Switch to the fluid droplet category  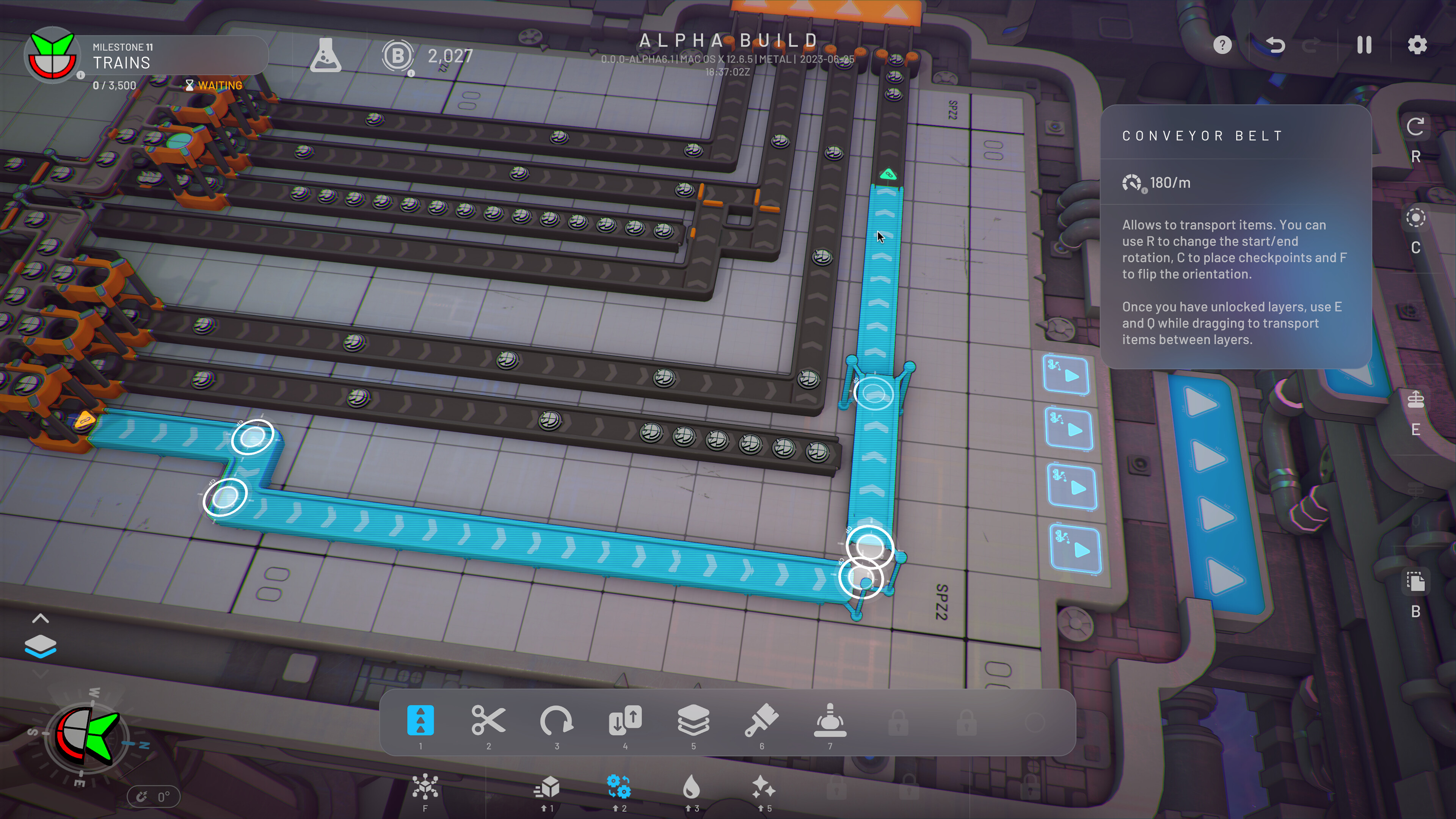pos(691,788)
